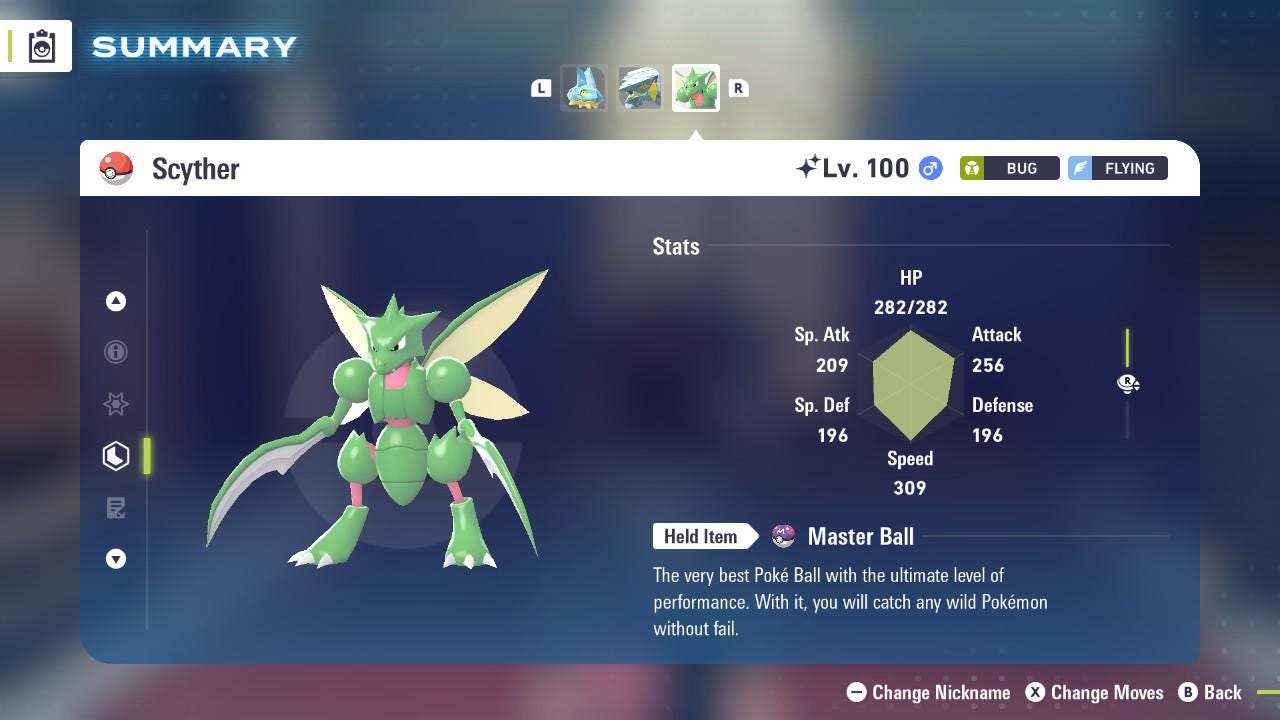This screenshot has height=720, width=1280.
Task: Select the male gender symbol
Action: point(929,168)
